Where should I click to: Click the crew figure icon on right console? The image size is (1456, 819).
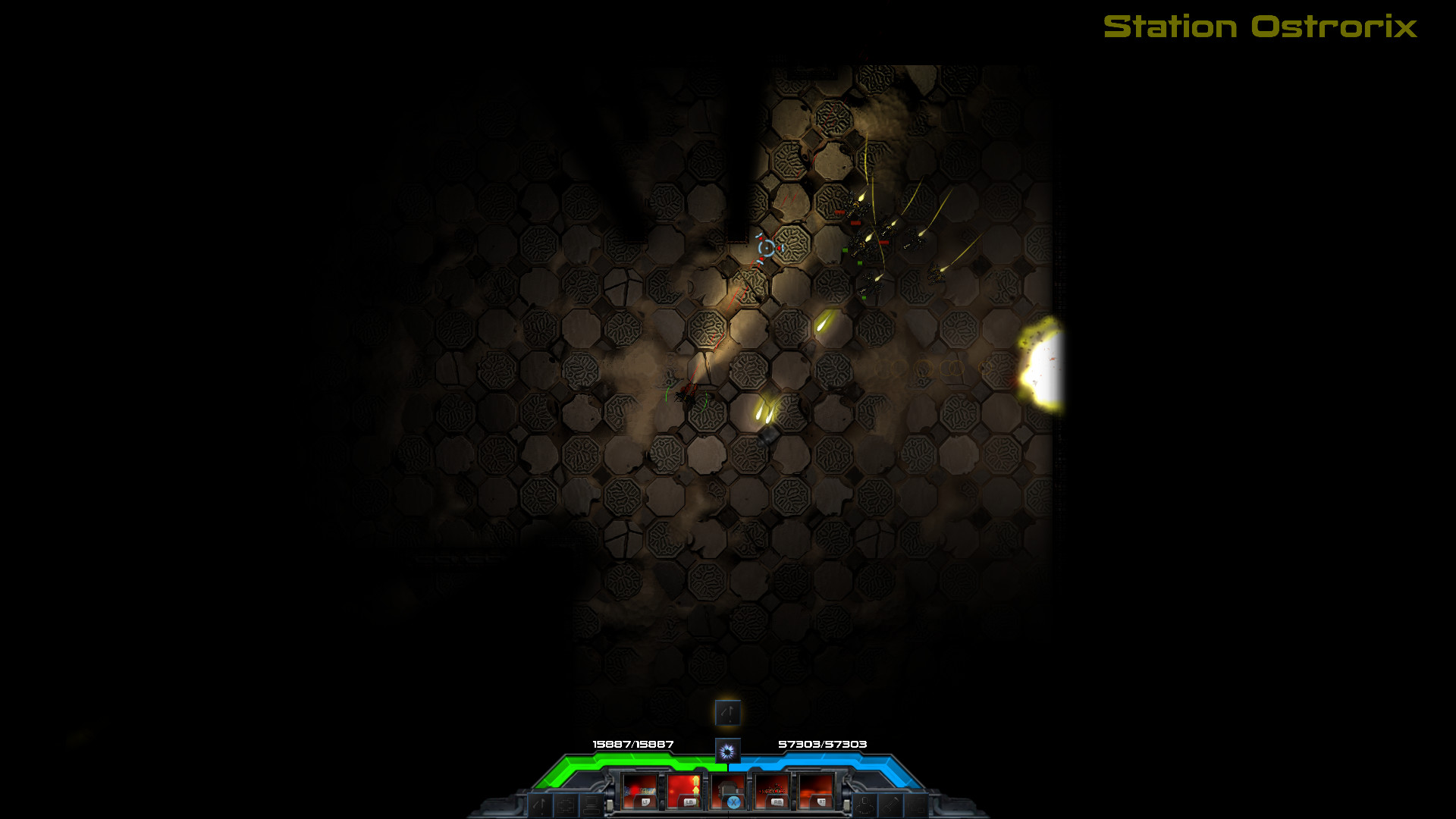(864, 805)
